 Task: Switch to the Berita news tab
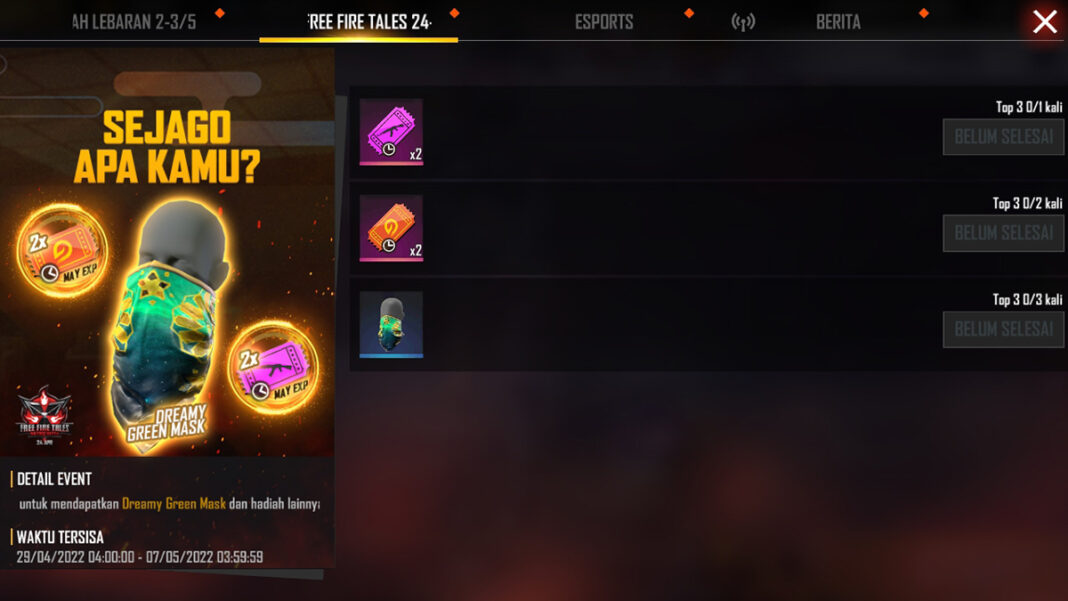click(838, 22)
